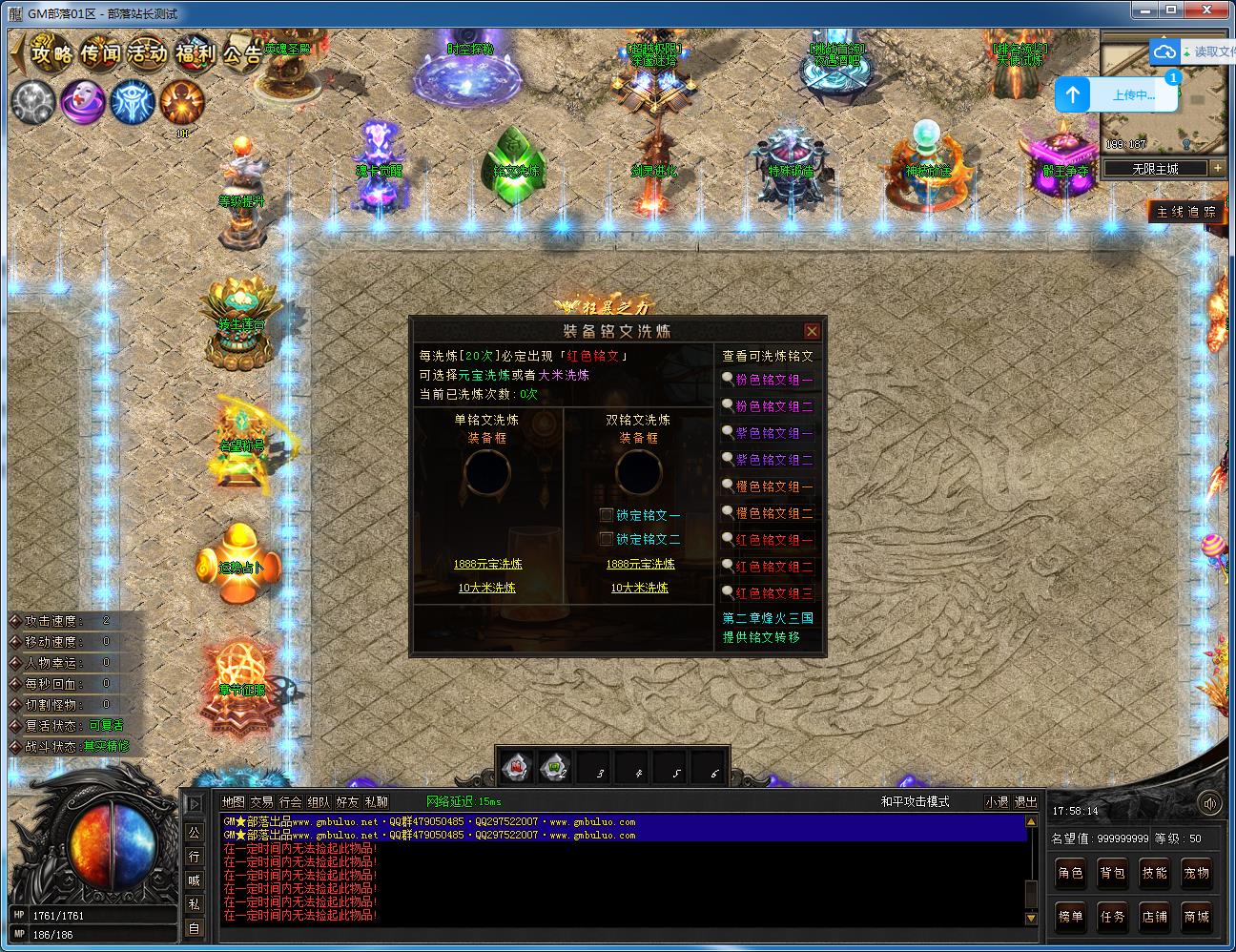Open the 主线追踪 quest tracker
Image resolution: width=1236 pixels, height=952 pixels.
(x=1185, y=212)
